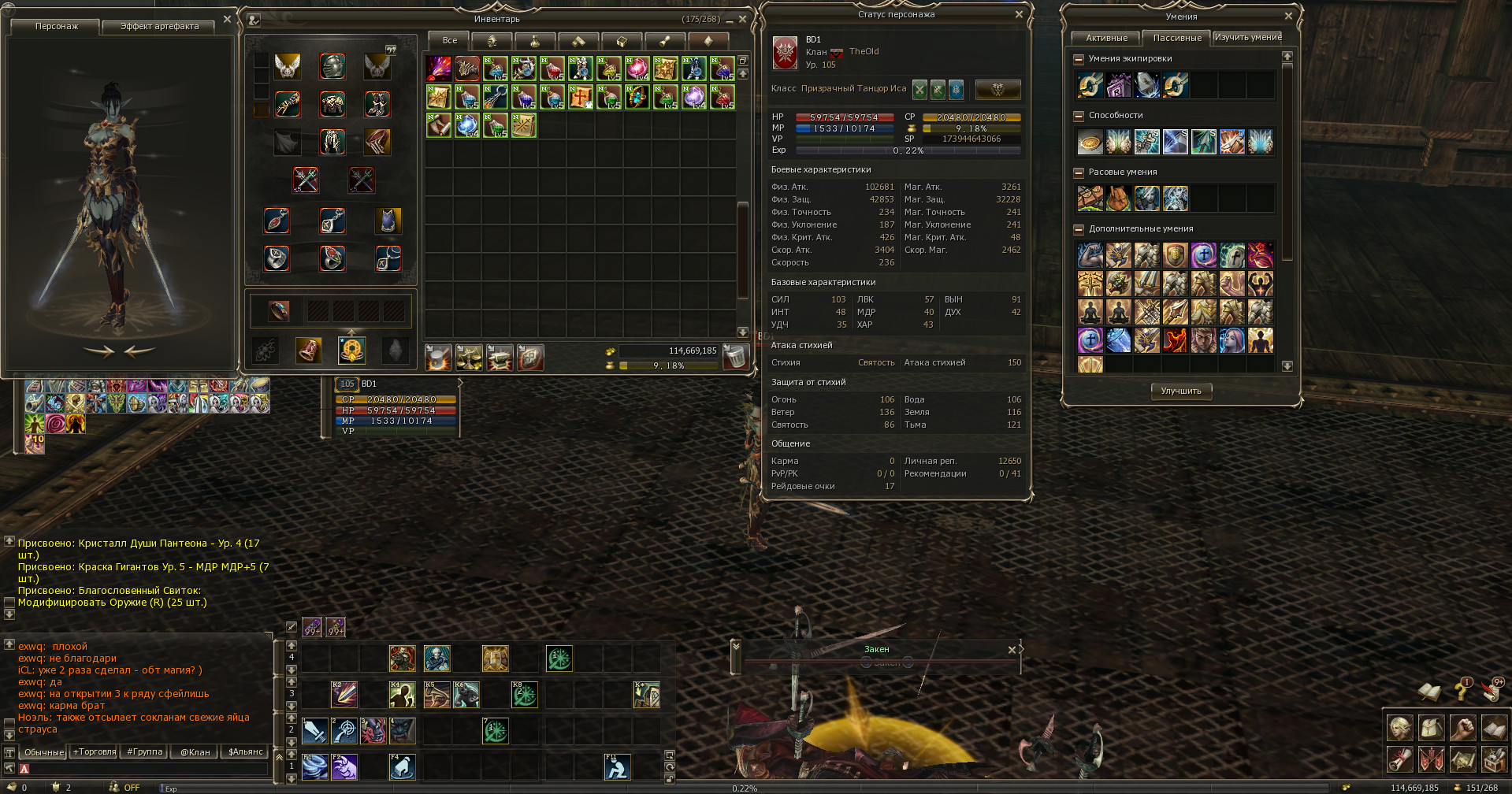Screen dimensions: 1512x794
Task: Open the Активные skills tab
Action: coord(1106,38)
